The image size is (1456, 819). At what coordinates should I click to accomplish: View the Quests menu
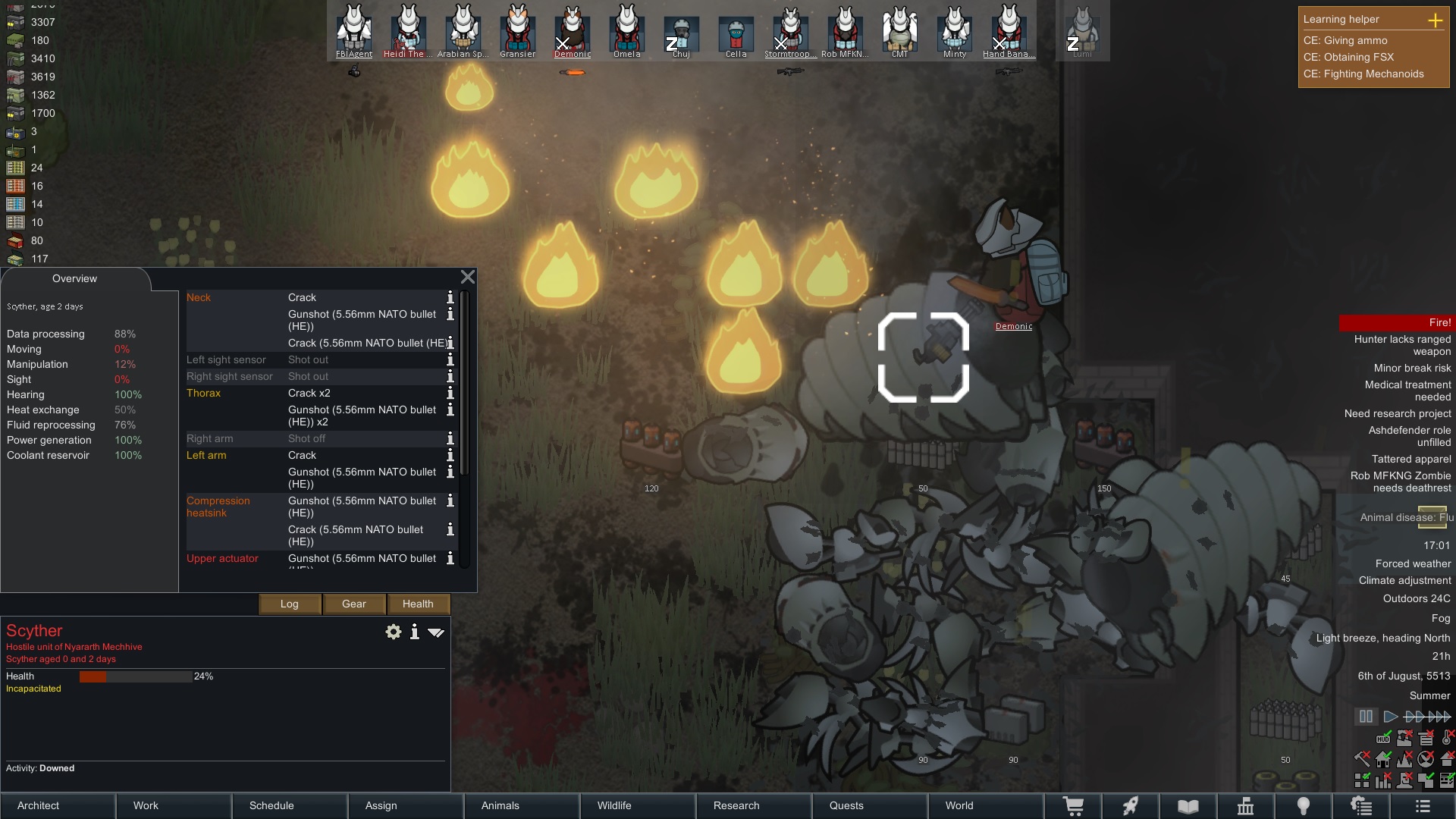(870, 805)
